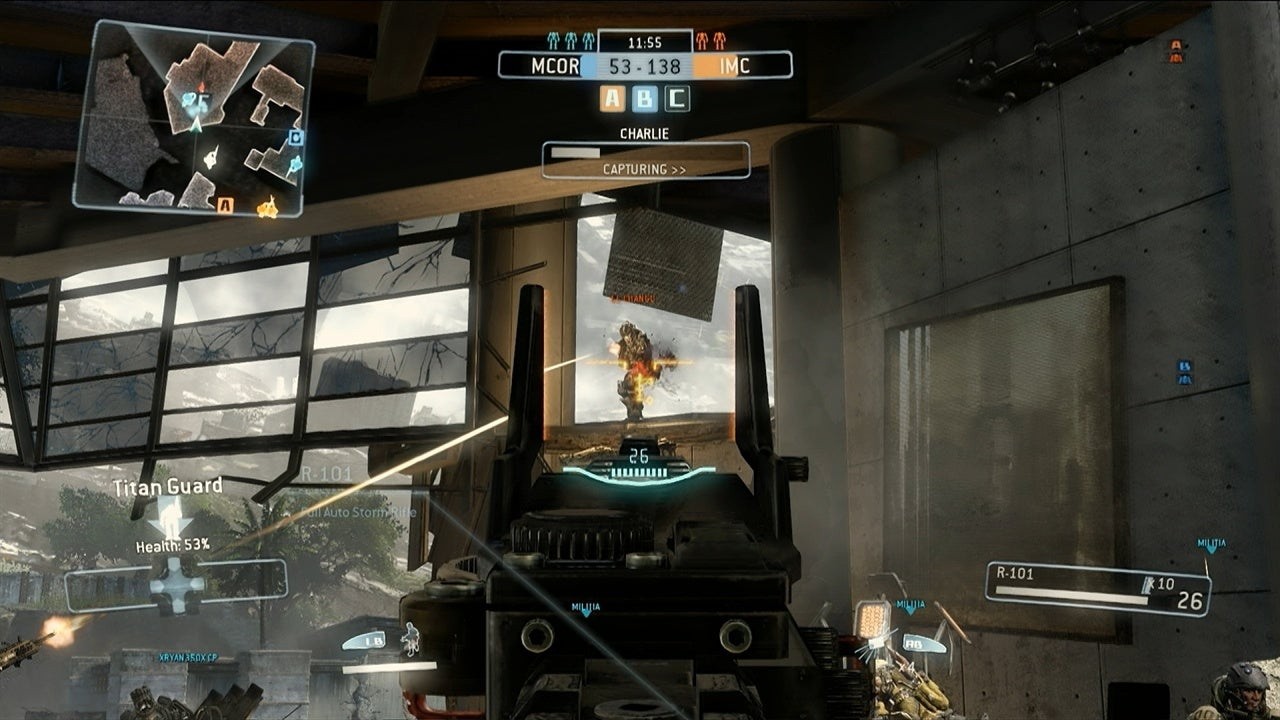Select the hardpoint C icon under the score
This screenshot has width=1280, height=720.
(677, 98)
